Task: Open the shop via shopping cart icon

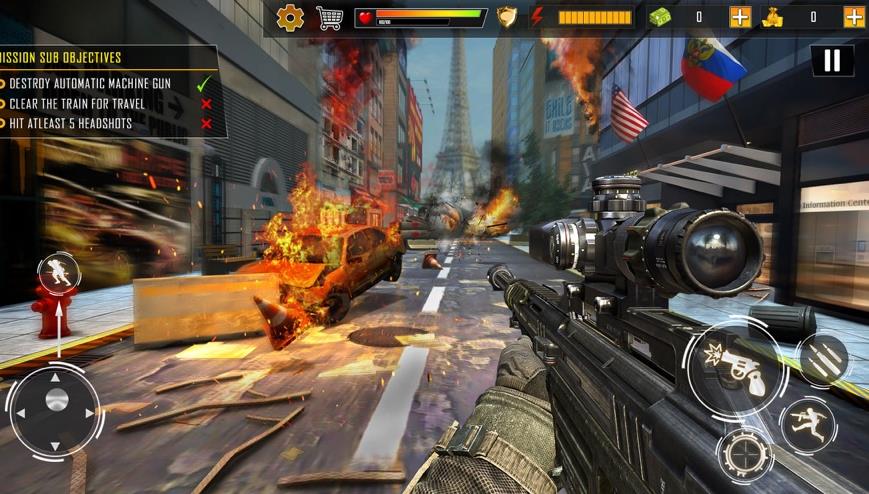Action: [x=329, y=17]
